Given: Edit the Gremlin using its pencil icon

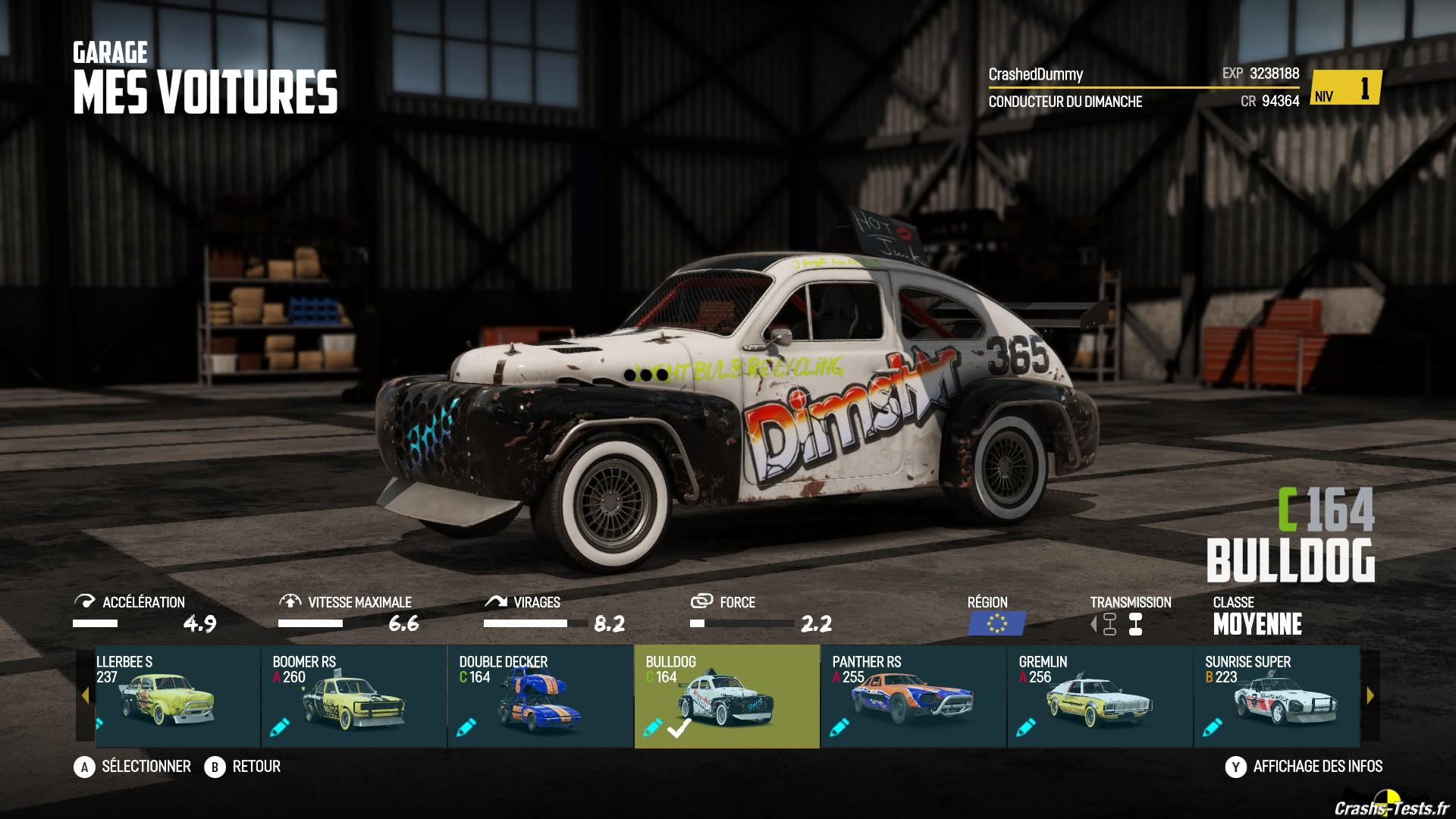Looking at the screenshot, I should (1026, 728).
